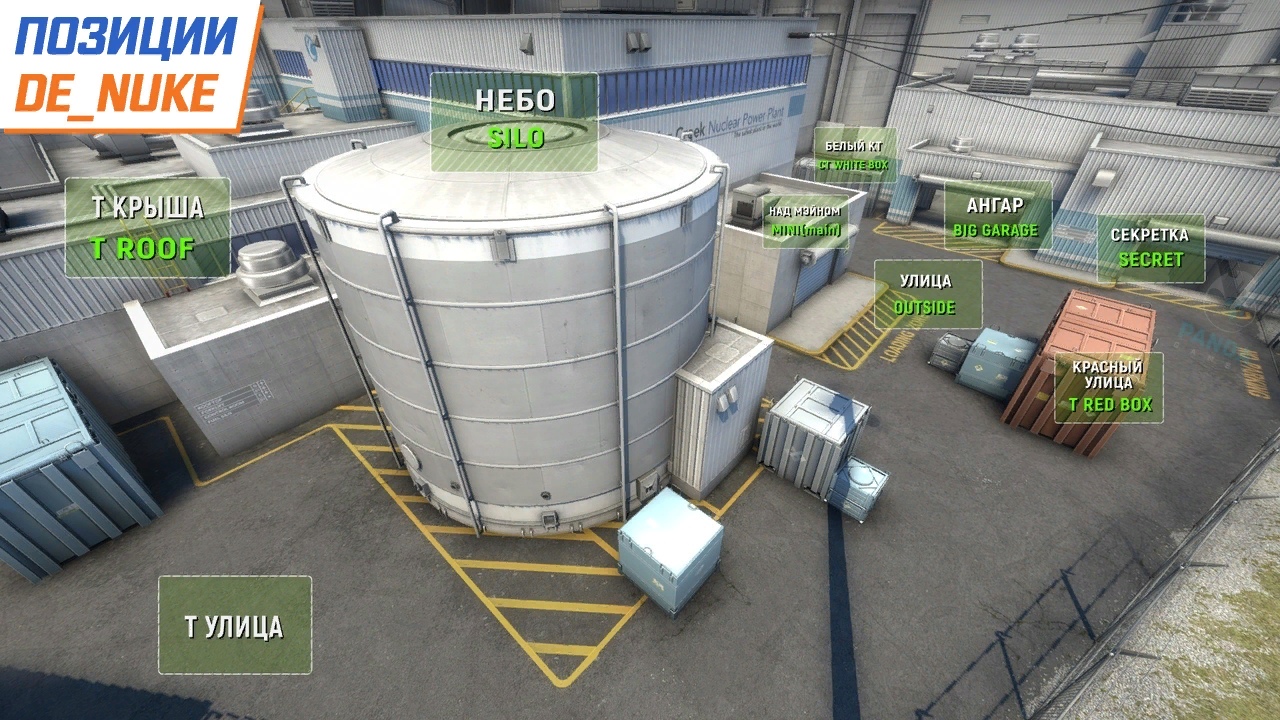The width and height of the screenshot is (1280, 720).
Task: Click the СЕКРЕТКА SECRET position label
Action: coord(1150,248)
